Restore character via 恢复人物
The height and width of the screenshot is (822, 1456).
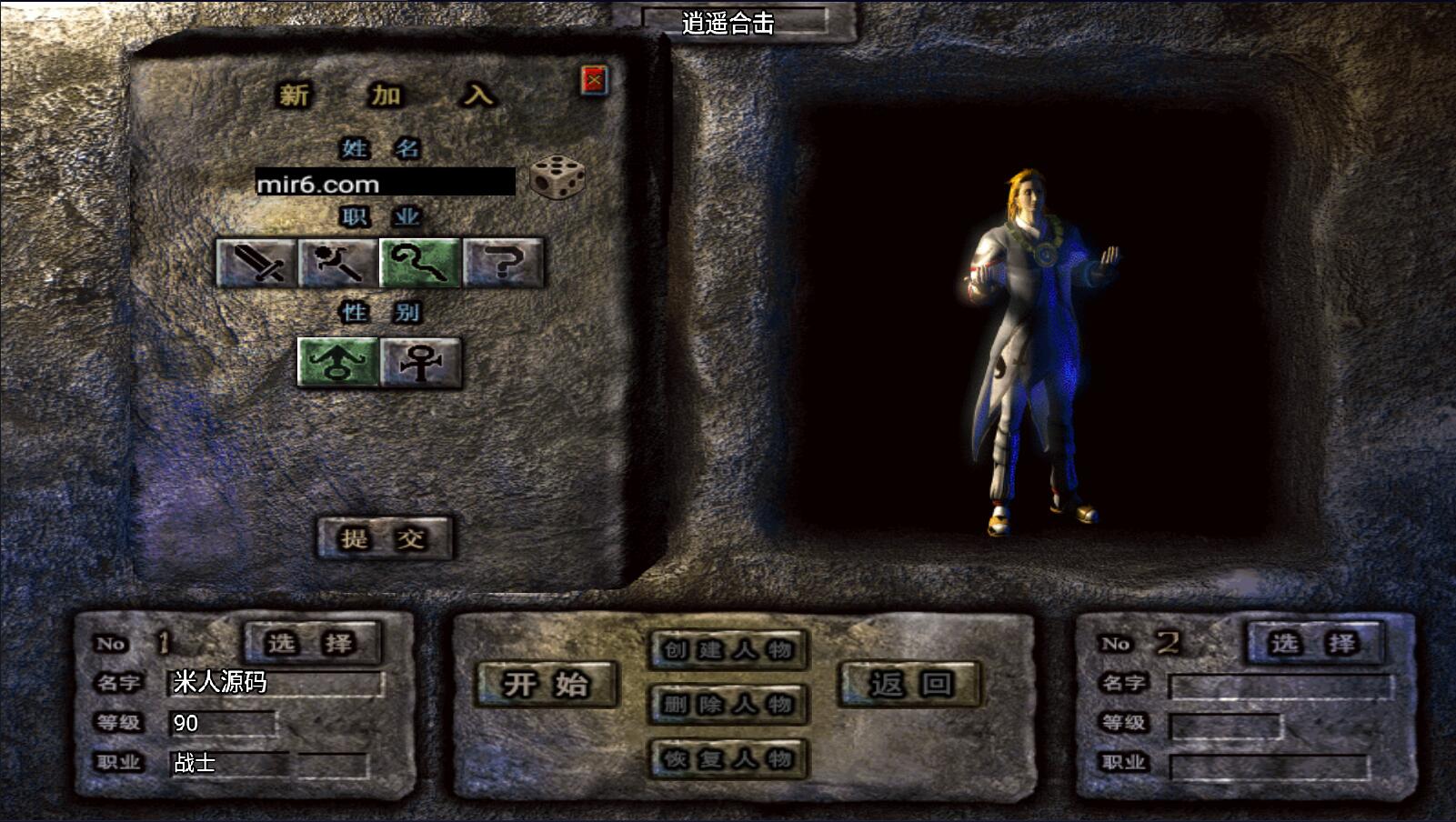728,758
